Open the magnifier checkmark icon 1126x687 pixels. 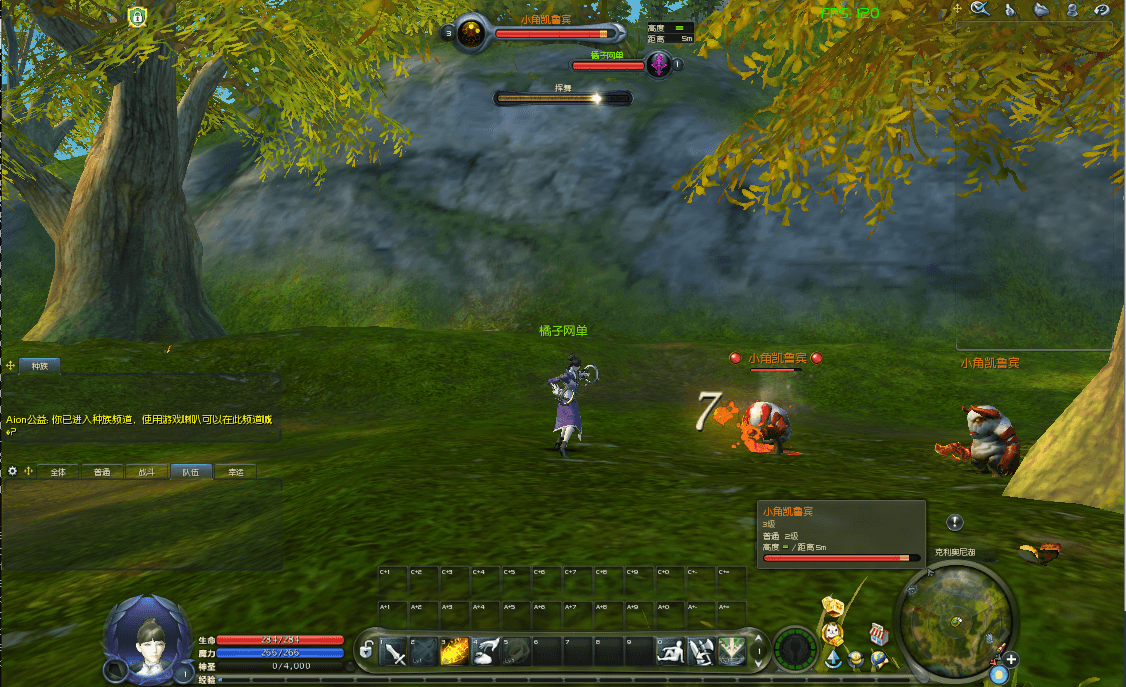point(980,10)
